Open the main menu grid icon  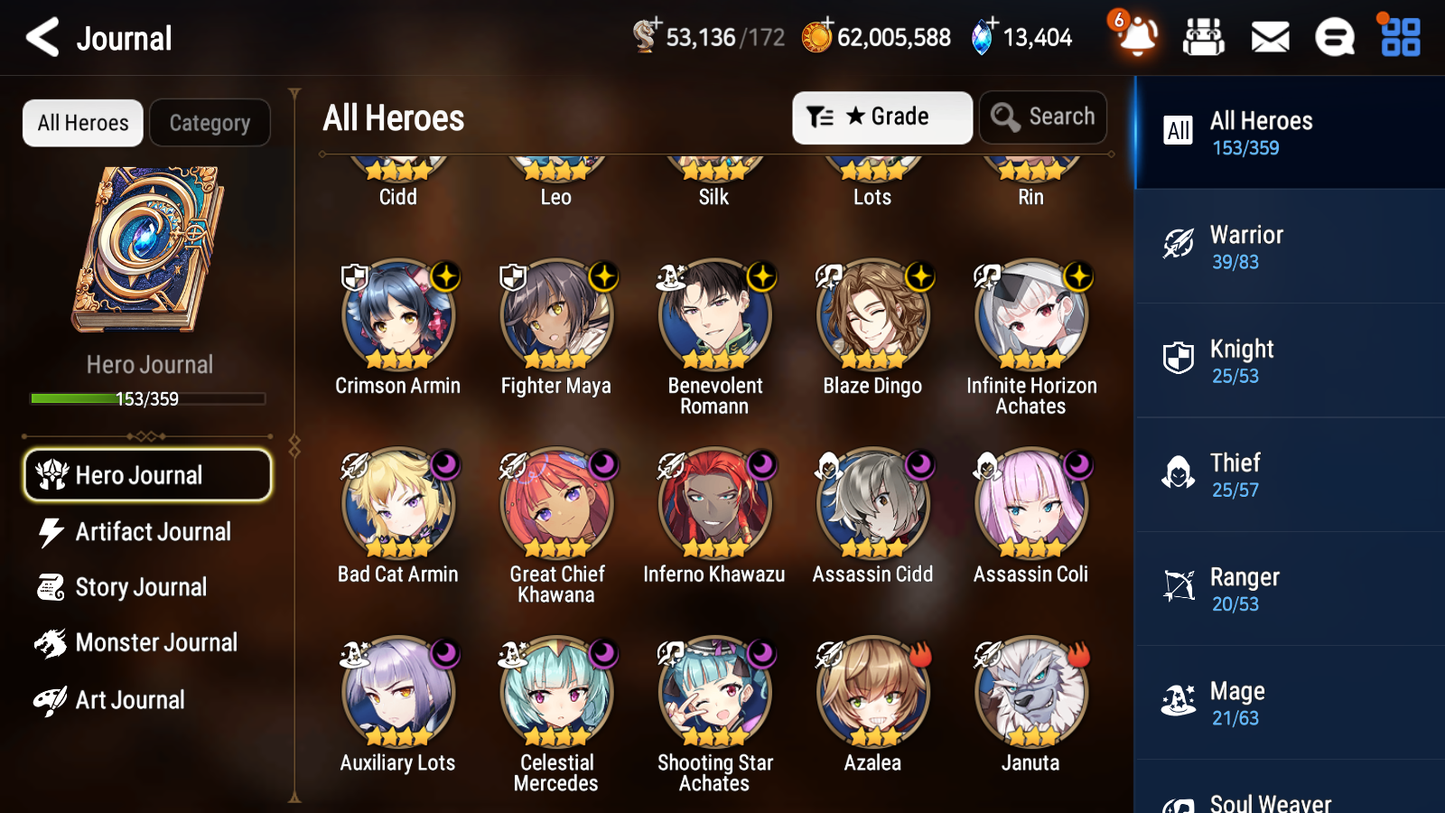pyautogui.click(x=1399, y=36)
